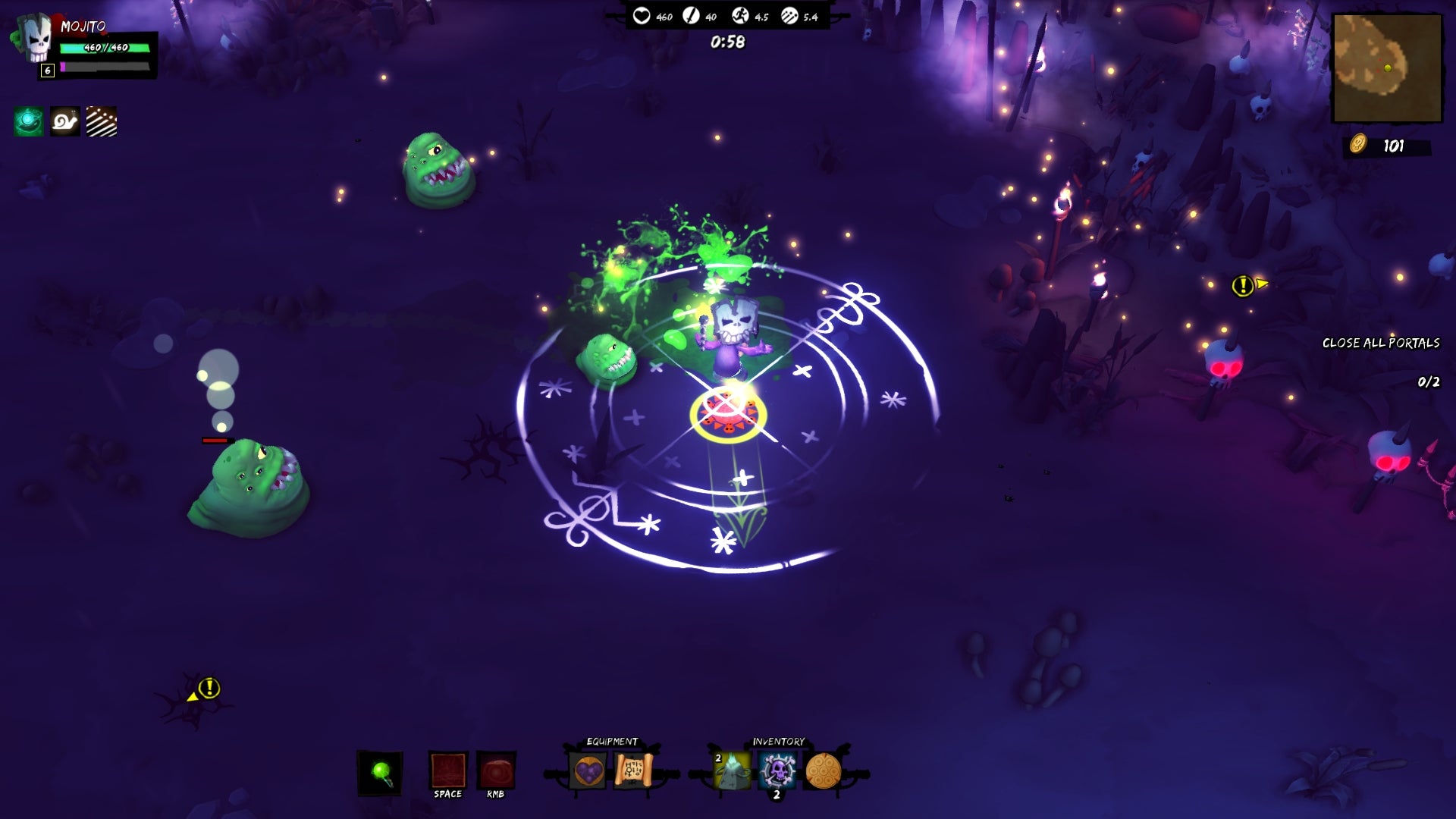Select the green orb wand weapon slot
The height and width of the screenshot is (819, 1456).
pyautogui.click(x=380, y=773)
